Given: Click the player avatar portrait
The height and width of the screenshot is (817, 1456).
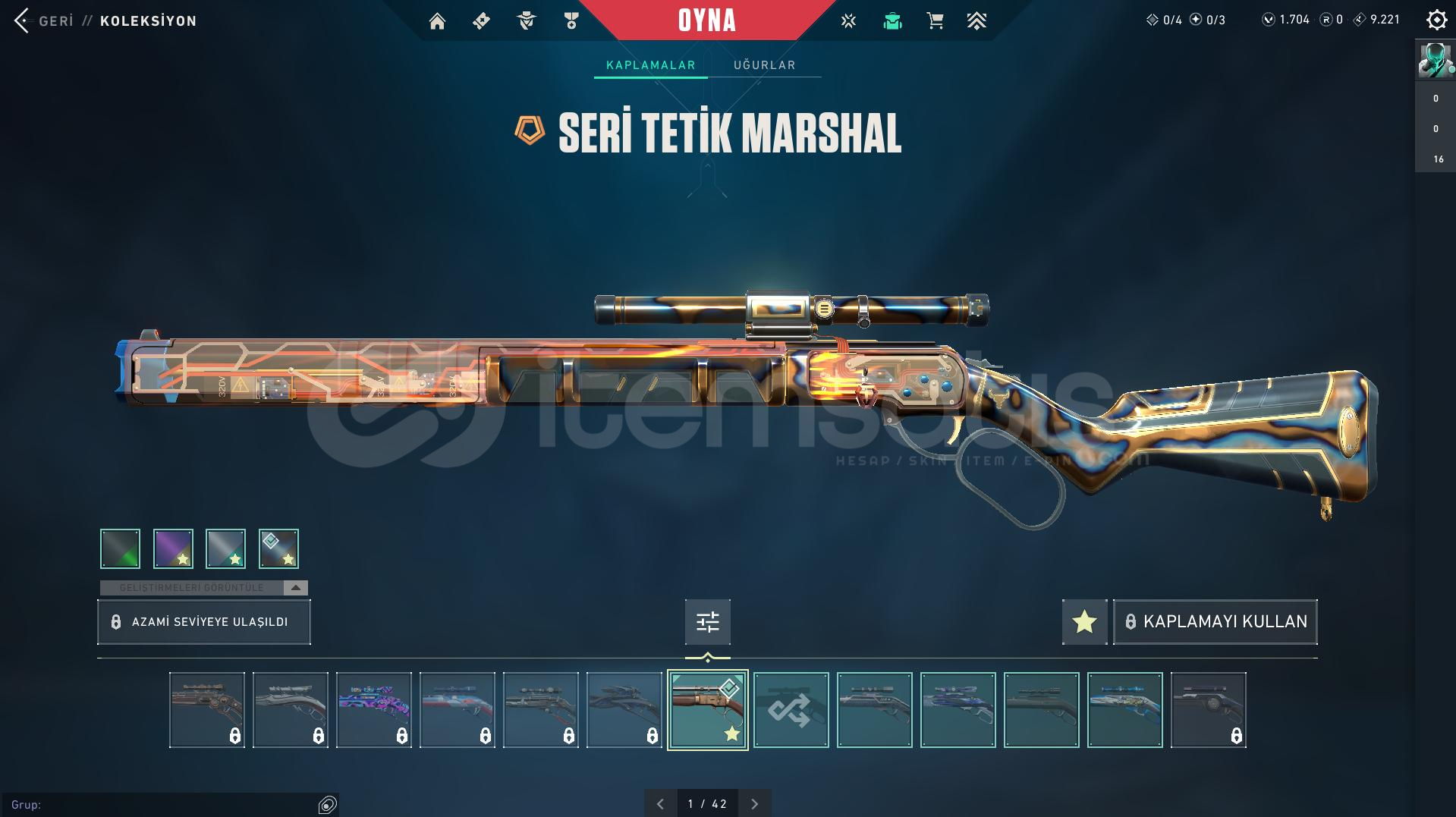Looking at the screenshot, I should click(1435, 61).
